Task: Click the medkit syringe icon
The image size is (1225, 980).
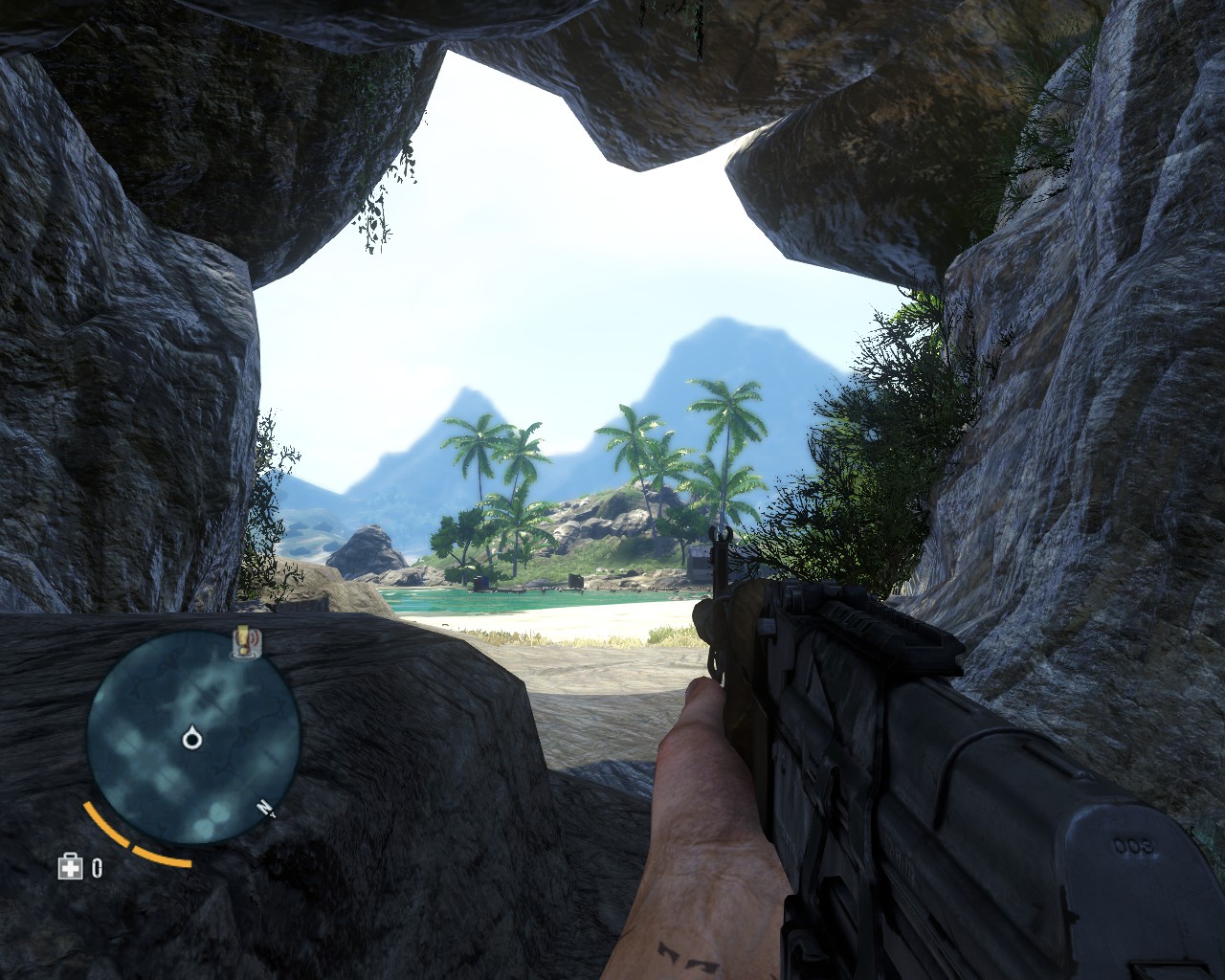Action: [x=70, y=867]
